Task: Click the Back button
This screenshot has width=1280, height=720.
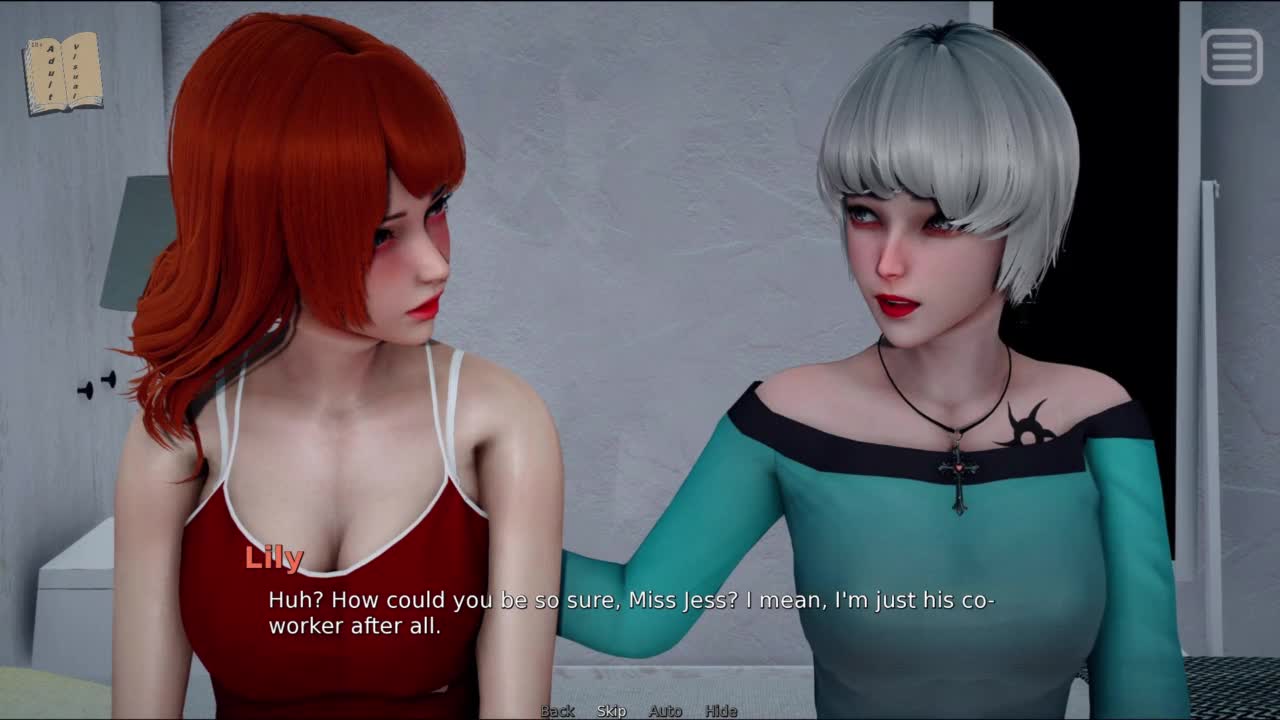Action: (557, 711)
